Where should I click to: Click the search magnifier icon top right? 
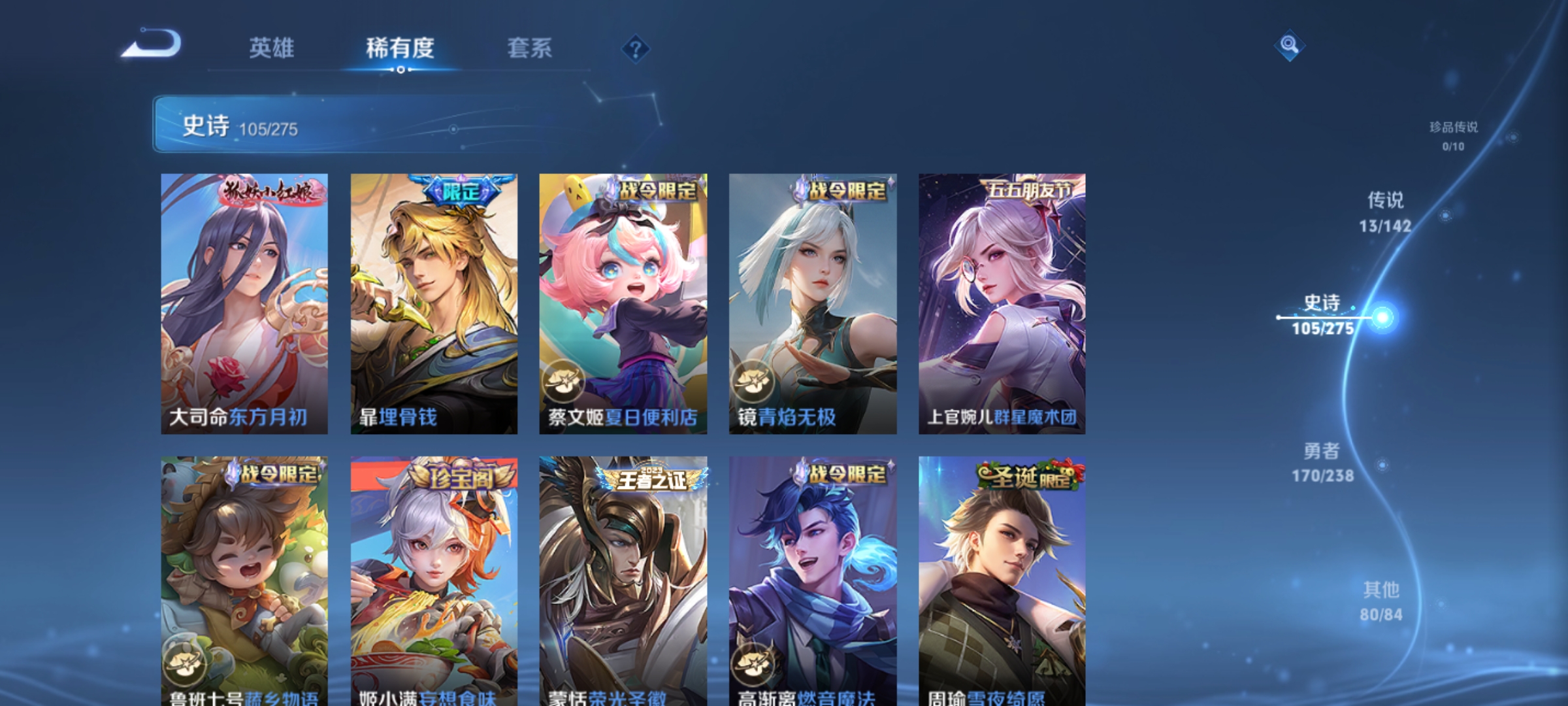pyautogui.click(x=1290, y=47)
